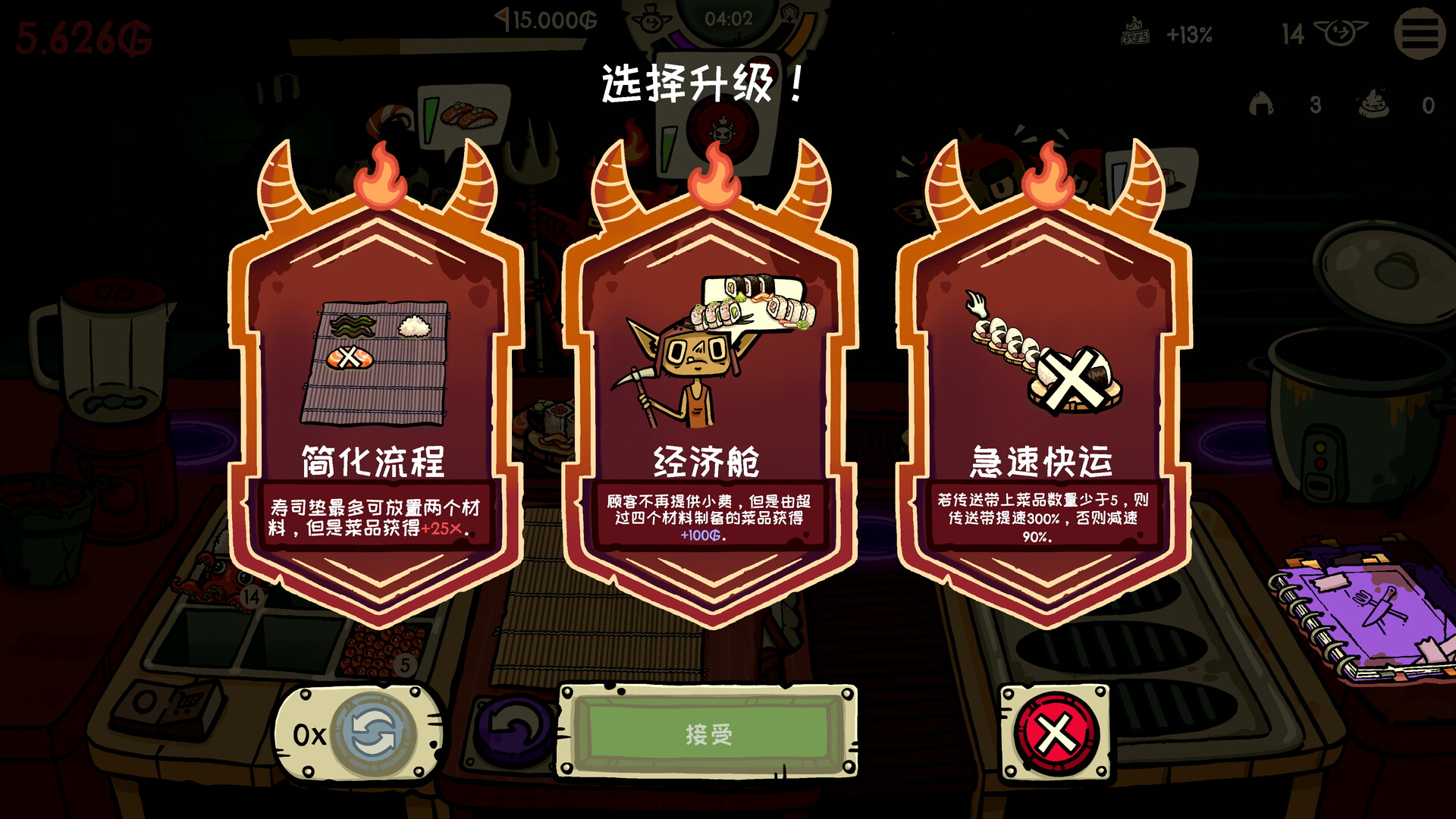Click the onigiri counter icon showing 3
This screenshot has height=819, width=1456.
tap(1262, 102)
